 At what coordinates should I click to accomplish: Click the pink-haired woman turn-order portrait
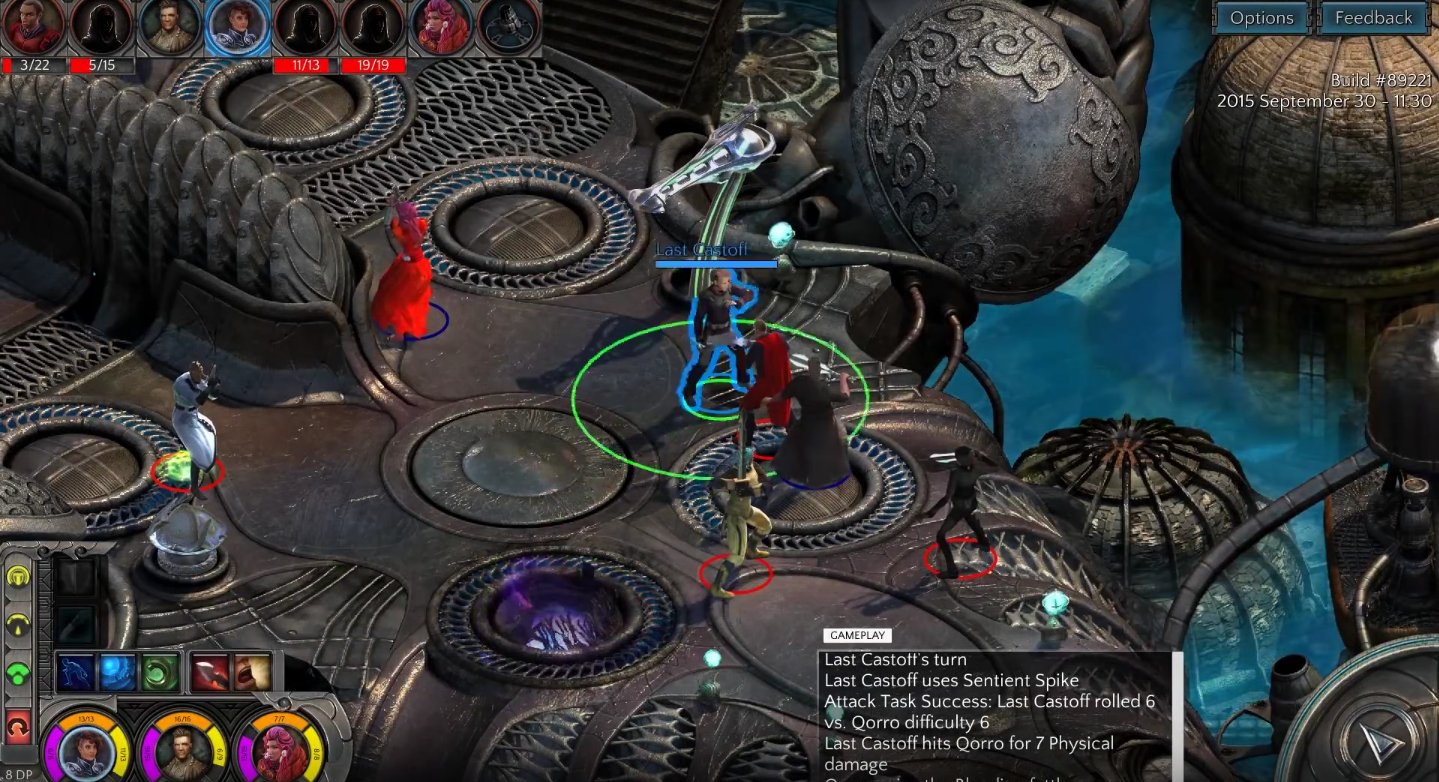pos(441,27)
